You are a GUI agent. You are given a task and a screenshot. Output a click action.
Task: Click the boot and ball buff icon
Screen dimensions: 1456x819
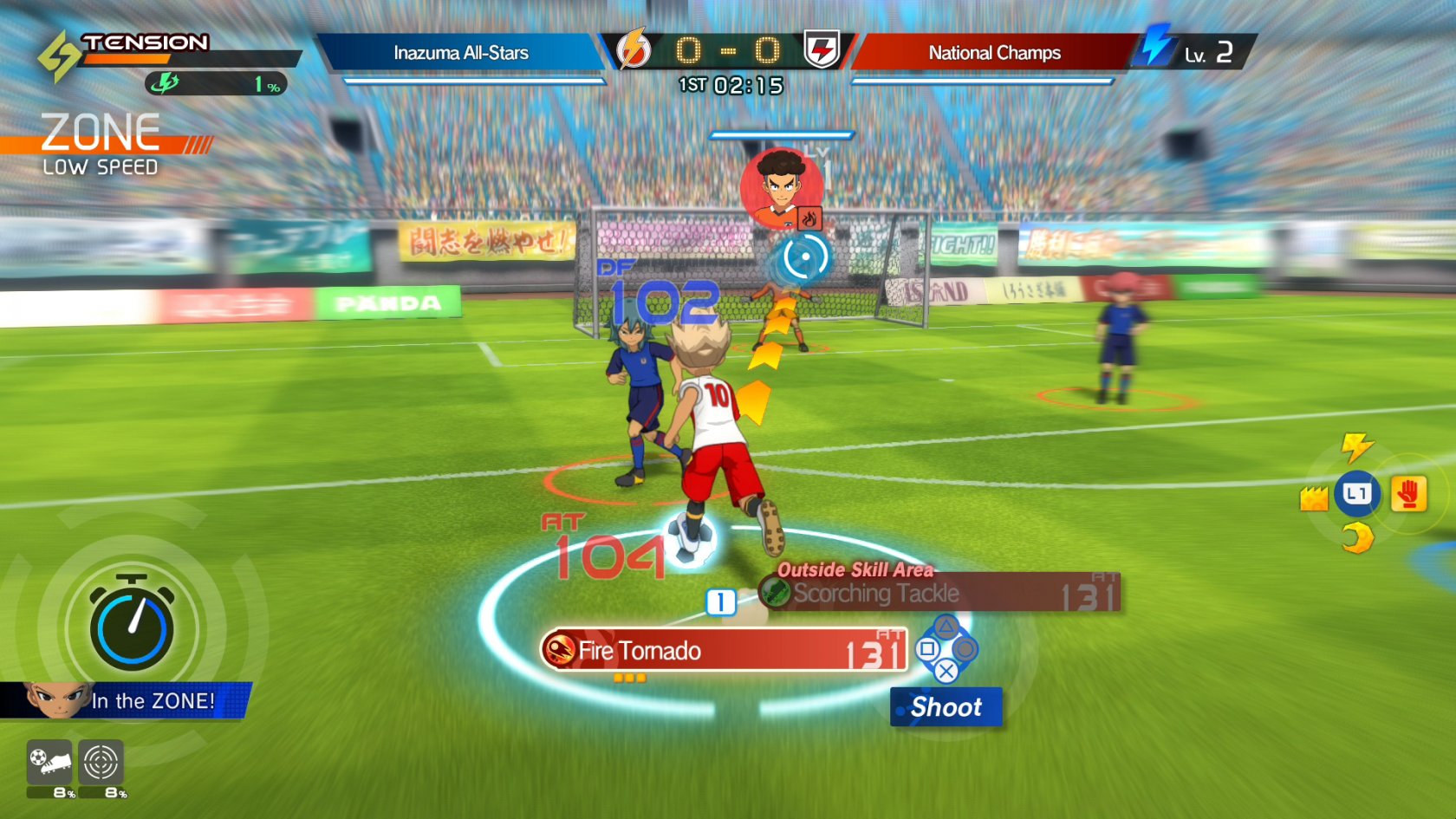coord(49,763)
